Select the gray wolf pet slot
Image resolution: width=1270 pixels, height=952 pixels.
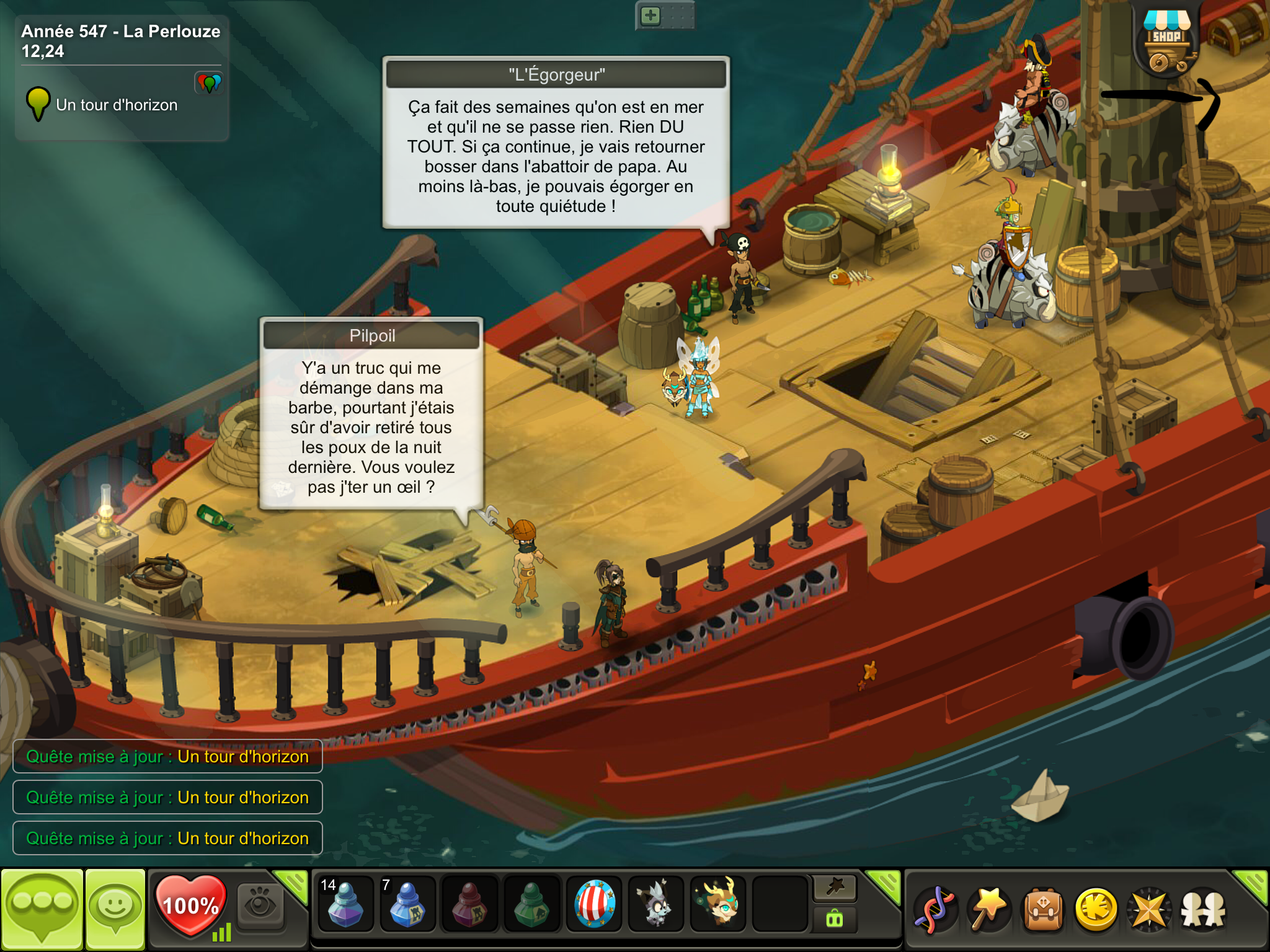click(656, 904)
